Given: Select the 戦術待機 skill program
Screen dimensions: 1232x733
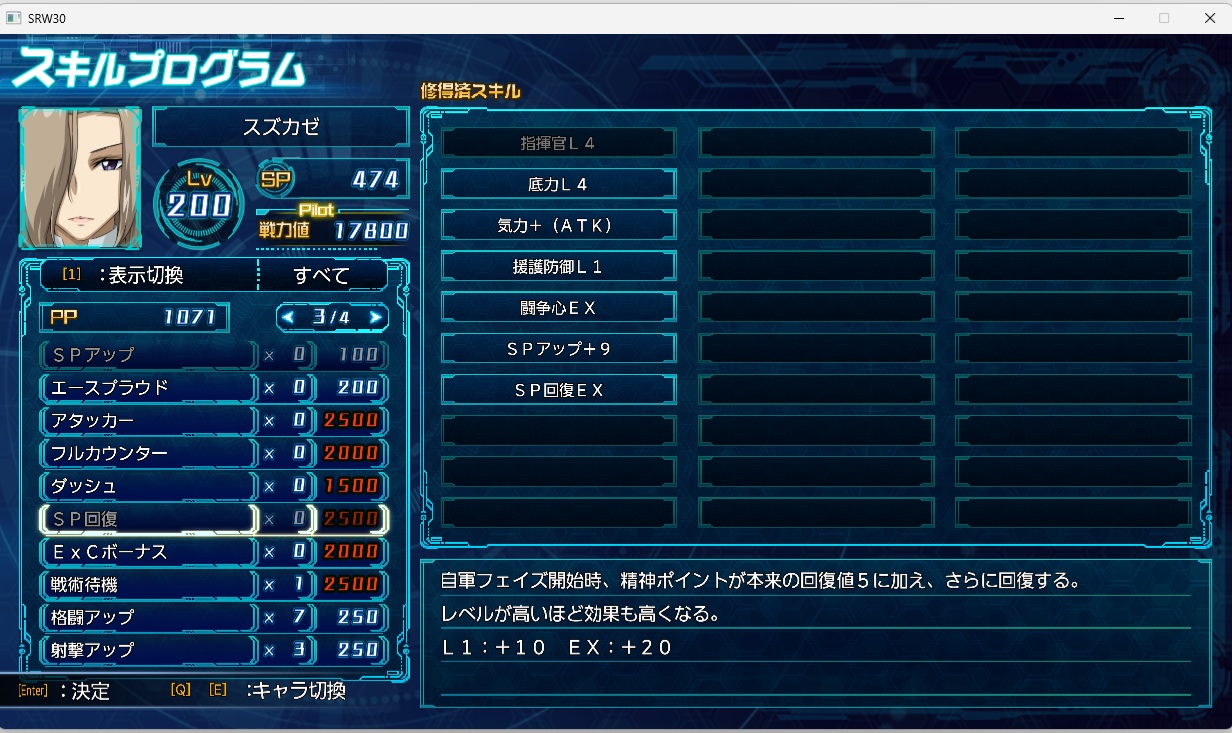Looking at the screenshot, I should (x=147, y=584).
